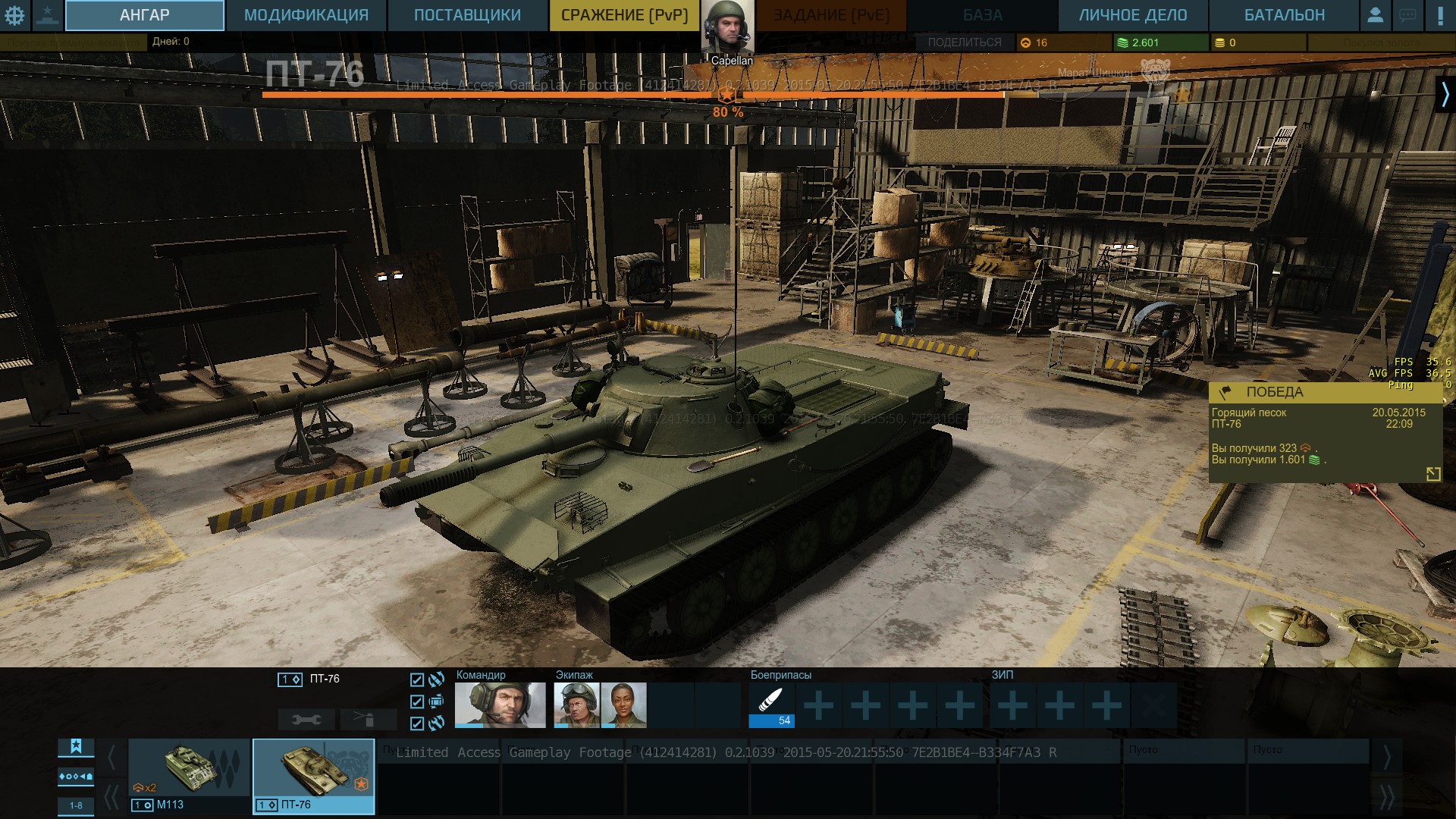Select the ПТ-76 vehicle tile
The width and height of the screenshot is (1456, 819).
pos(313,776)
